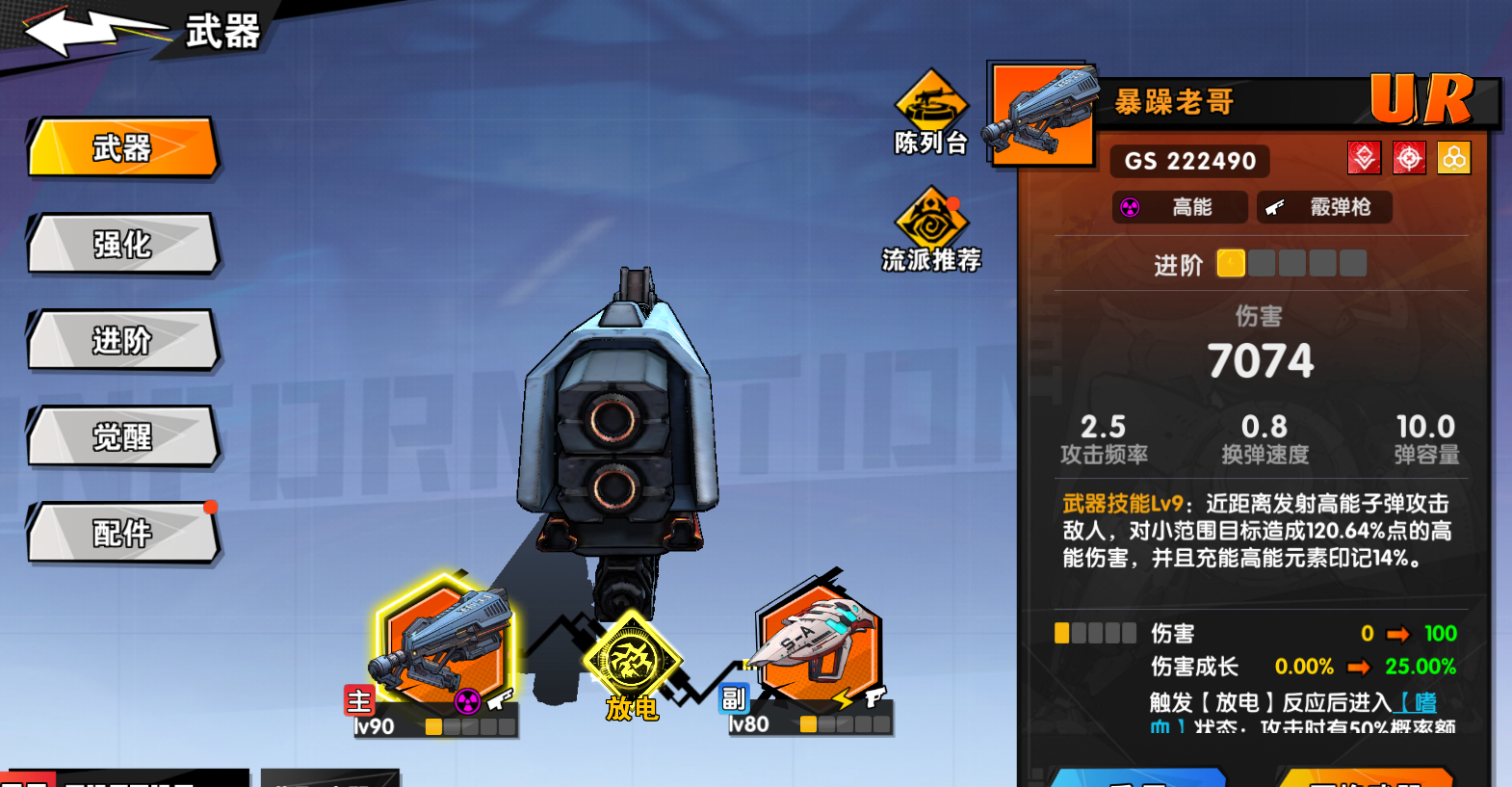This screenshot has height=787, width=1512.
Task: Toggle the 霰弹枪 weapon type tag
Action: (1324, 207)
